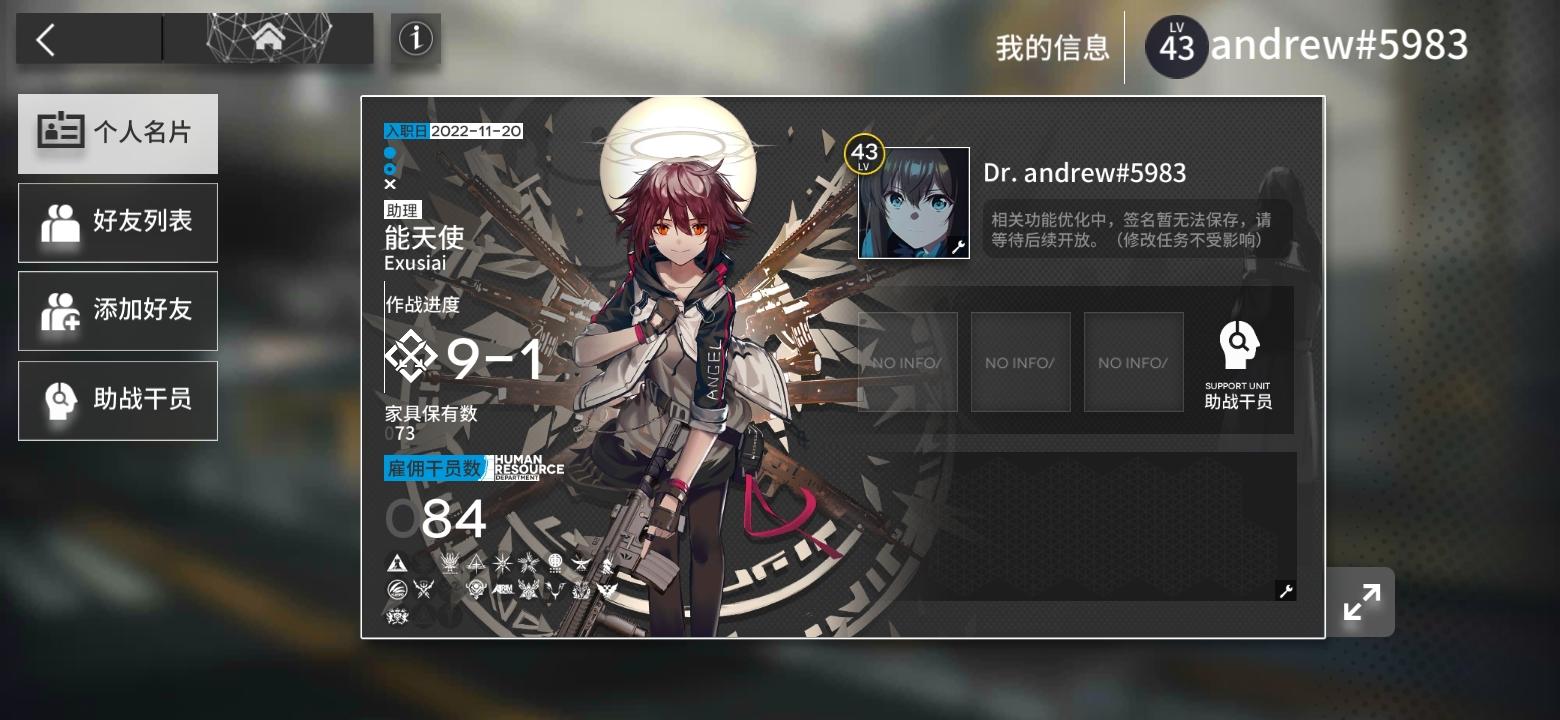Toggle the small blue ring indicator
The width and height of the screenshot is (1560, 720).
click(390, 168)
